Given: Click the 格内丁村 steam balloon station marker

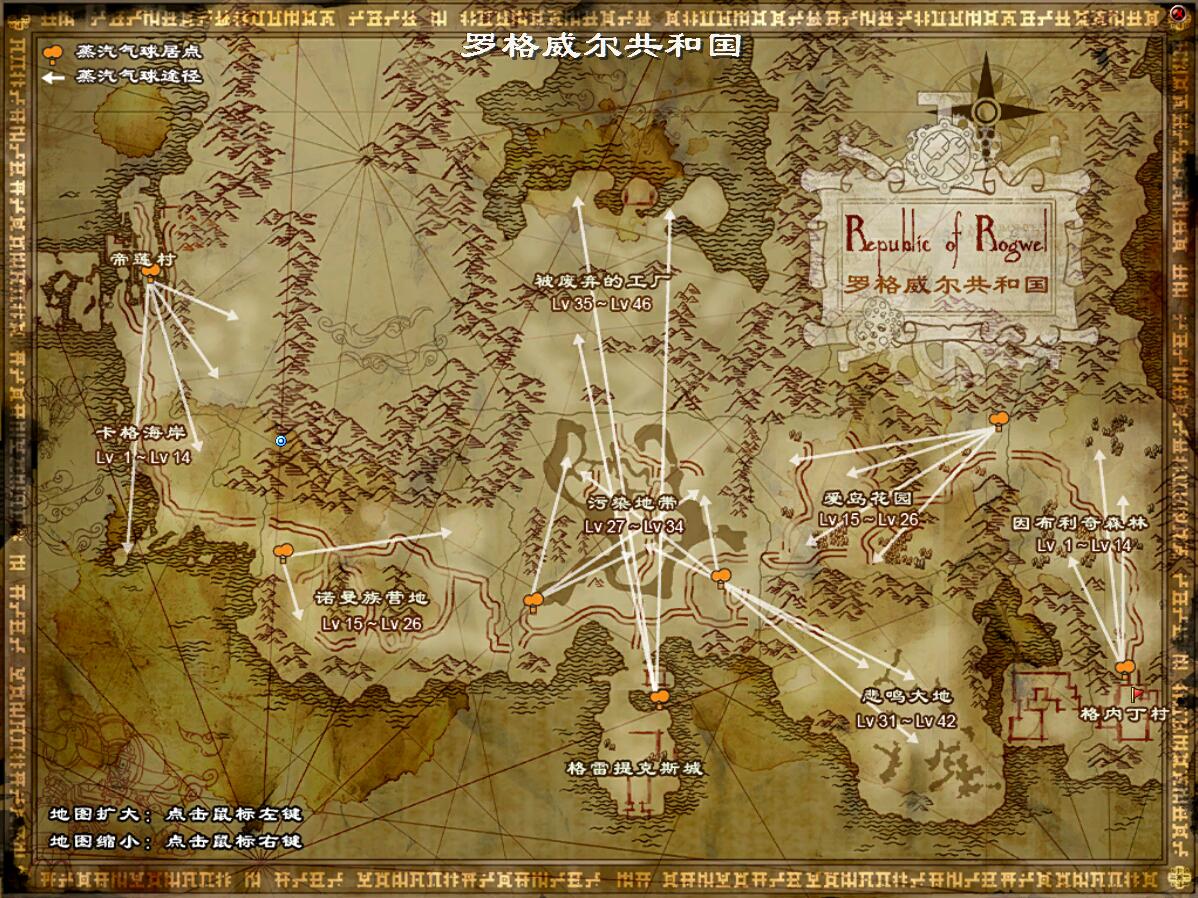Looking at the screenshot, I should click(1125, 668).
